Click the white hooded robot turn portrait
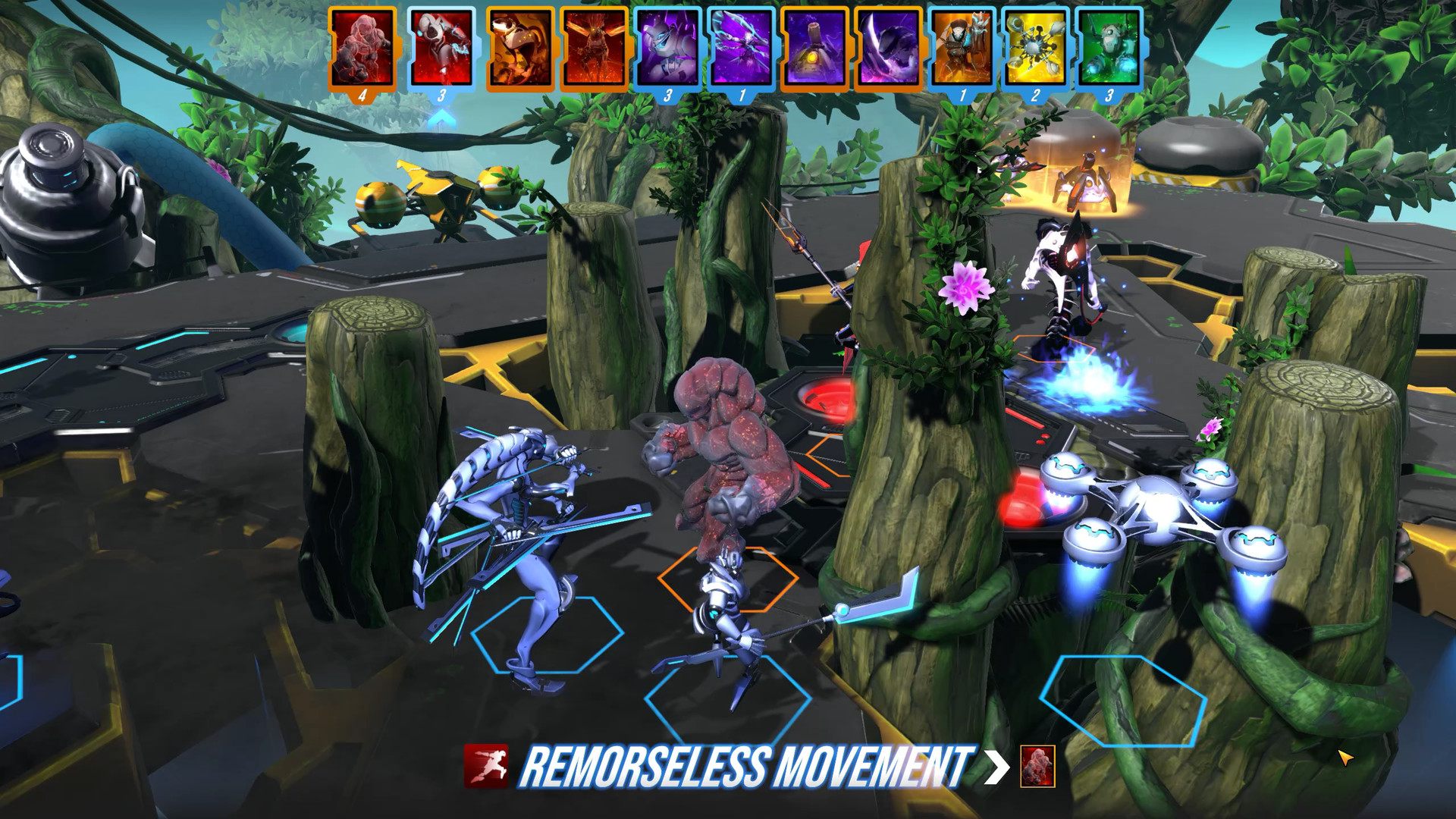Viewport: 1456px width, 819px height. pos(441,49)
